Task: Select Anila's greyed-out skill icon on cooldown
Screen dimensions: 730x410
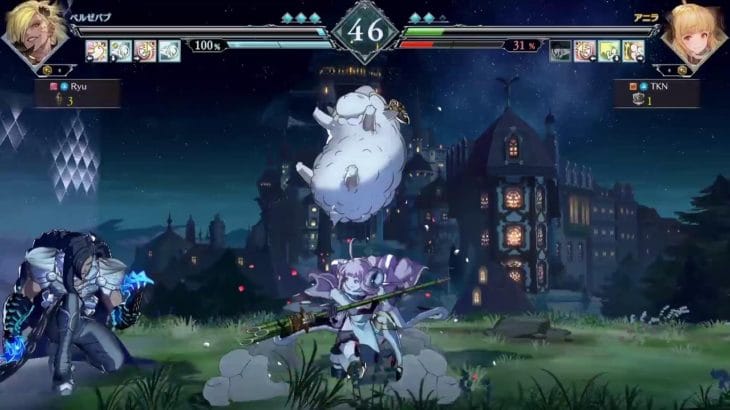Action: point(561,49)
